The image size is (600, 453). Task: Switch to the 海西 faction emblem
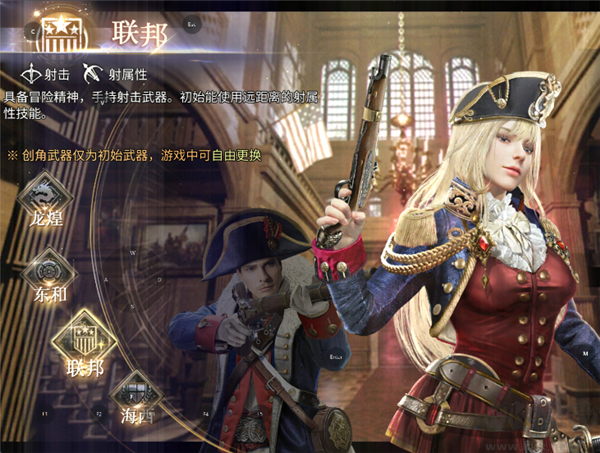(x=136, y=392)
